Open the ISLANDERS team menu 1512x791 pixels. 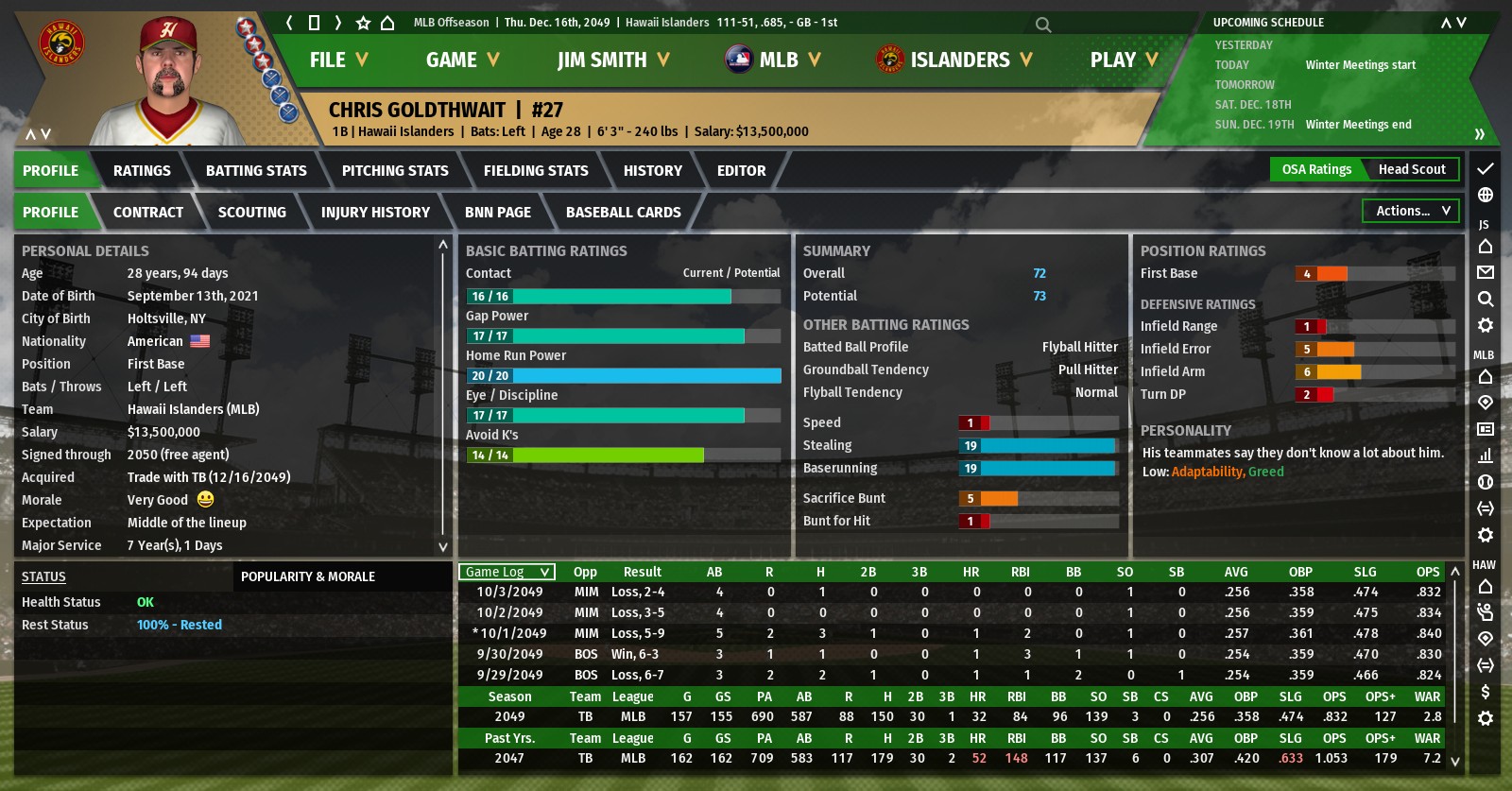[954, 60]
